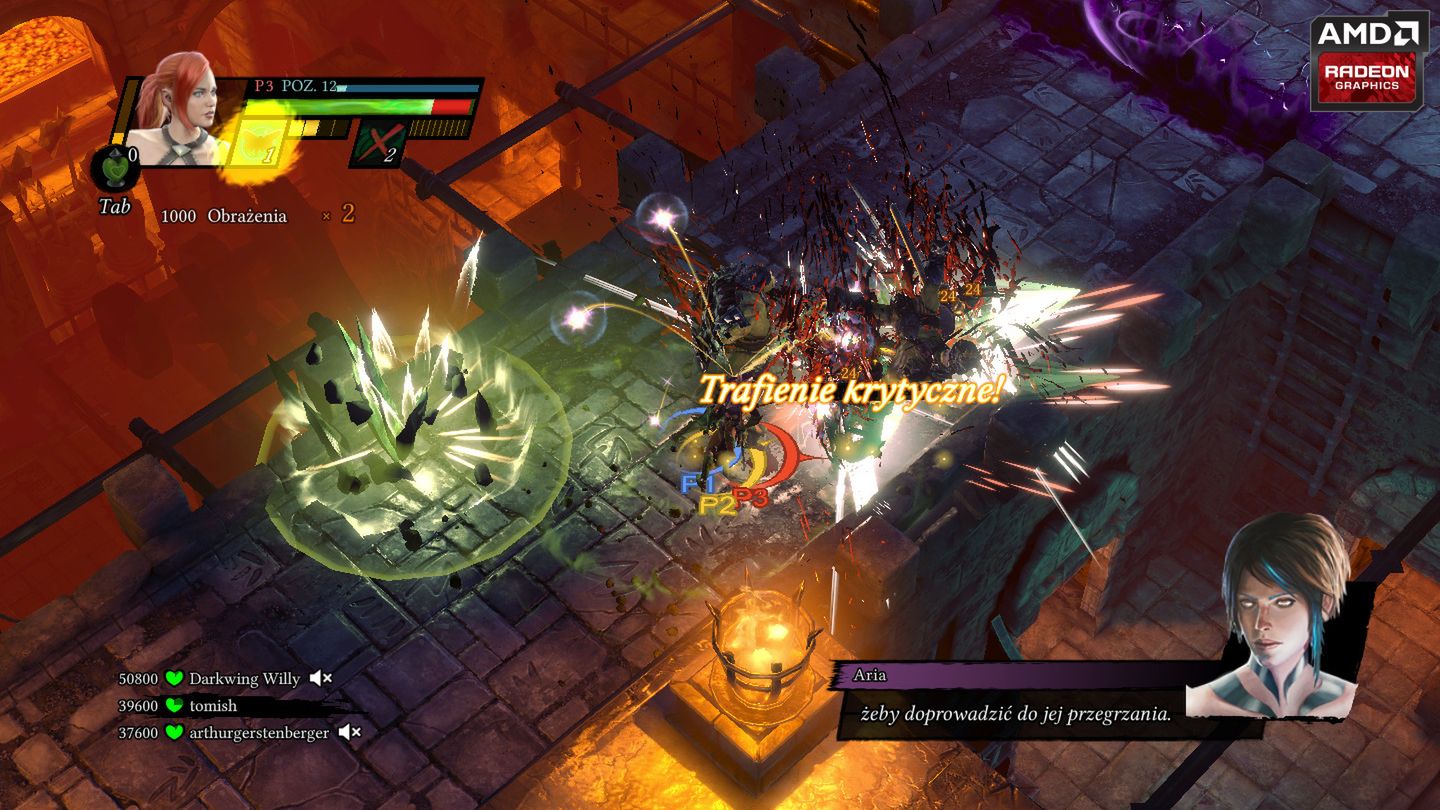Select arthurgerstenberger in the player list
1440x810 pixels.
coord(259,733)
